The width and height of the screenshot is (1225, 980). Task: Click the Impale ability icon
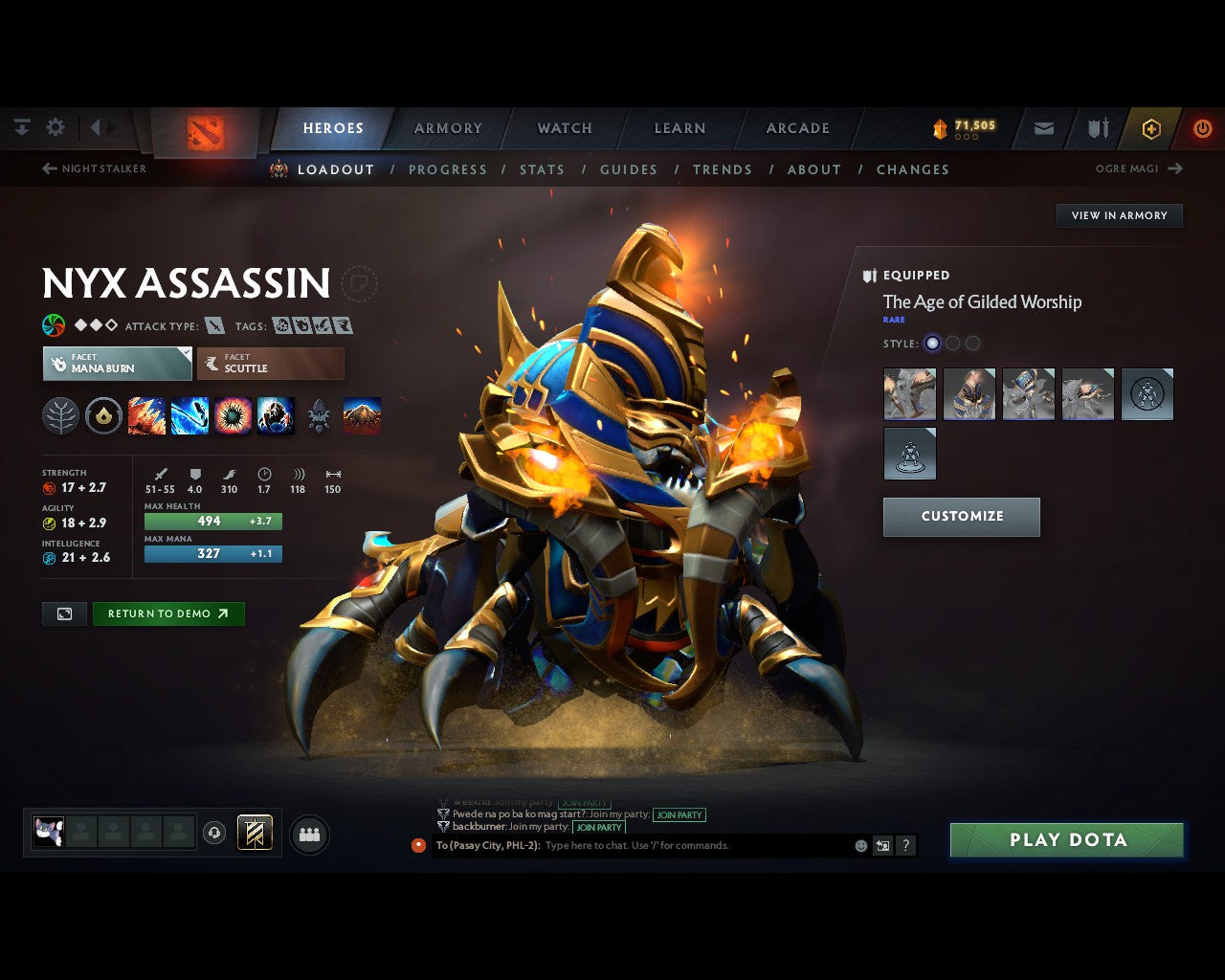pos(146,415)
